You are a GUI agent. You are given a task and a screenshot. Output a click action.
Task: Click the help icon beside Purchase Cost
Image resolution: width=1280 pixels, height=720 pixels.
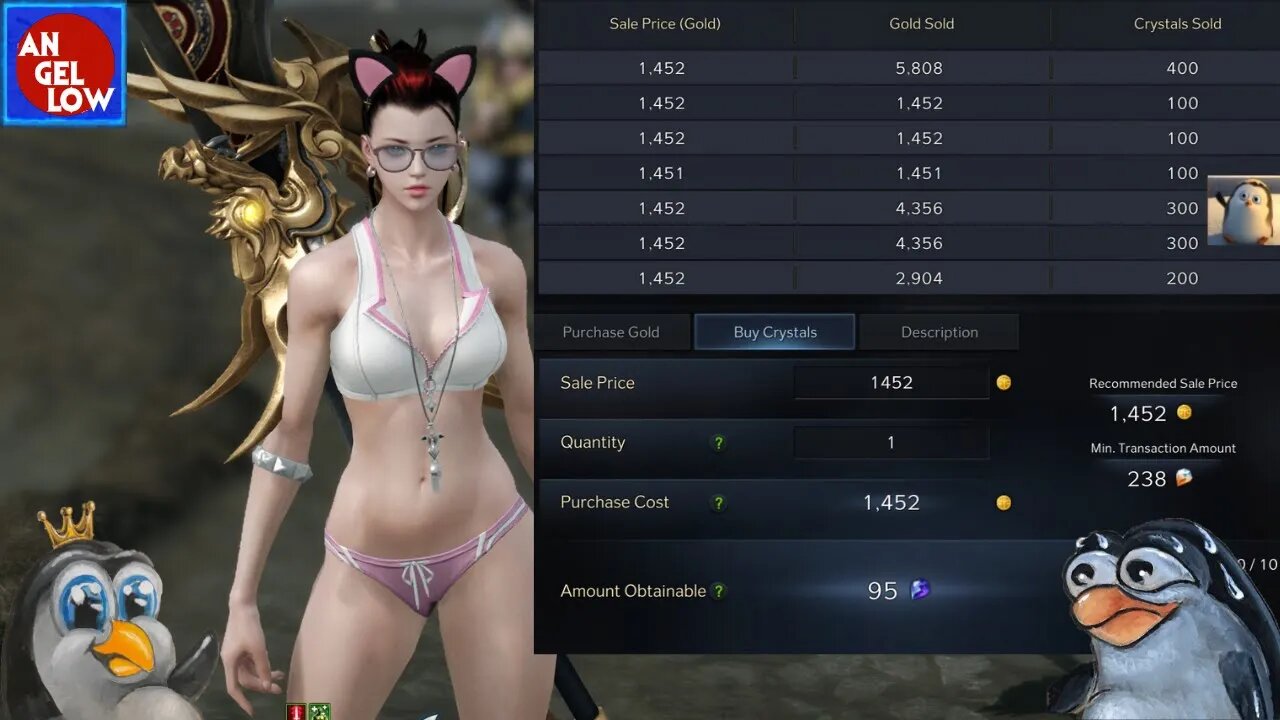click(x=718, y=502)
